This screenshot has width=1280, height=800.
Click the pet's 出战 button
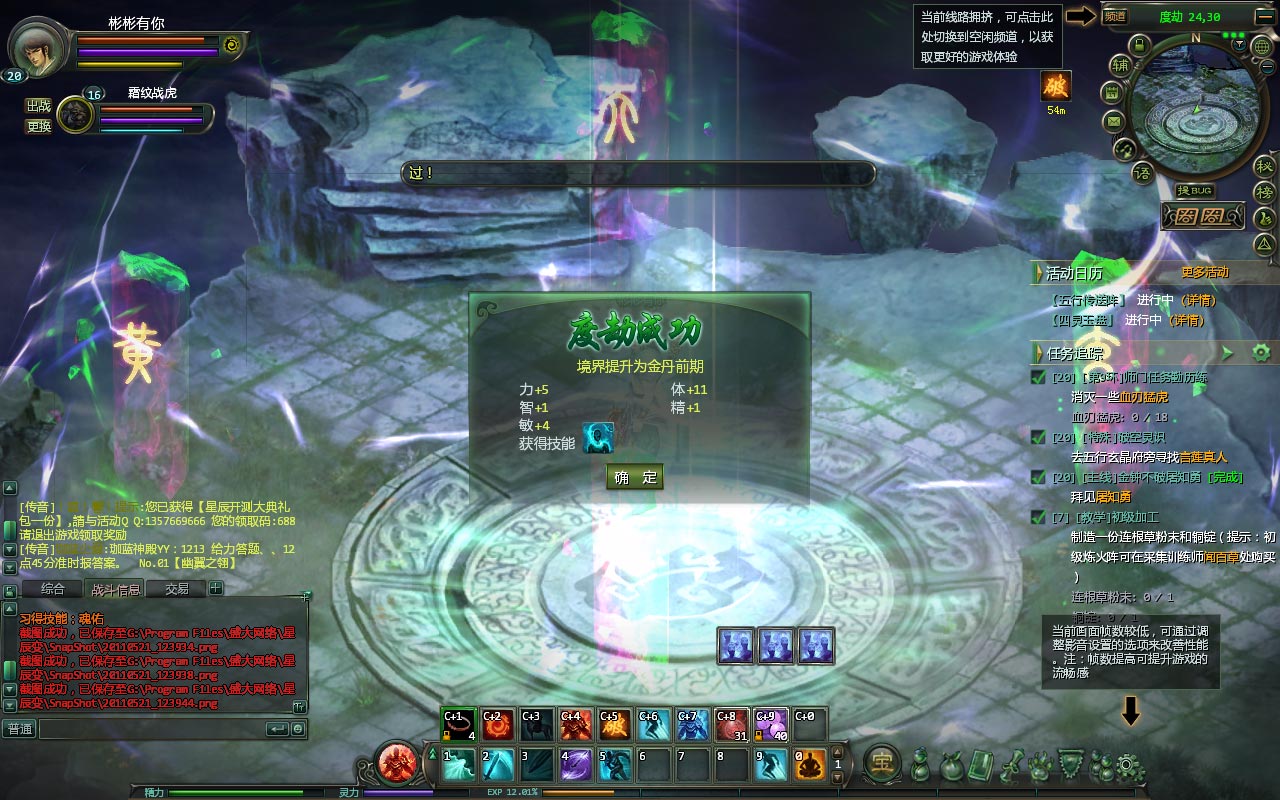click(38, 106)
